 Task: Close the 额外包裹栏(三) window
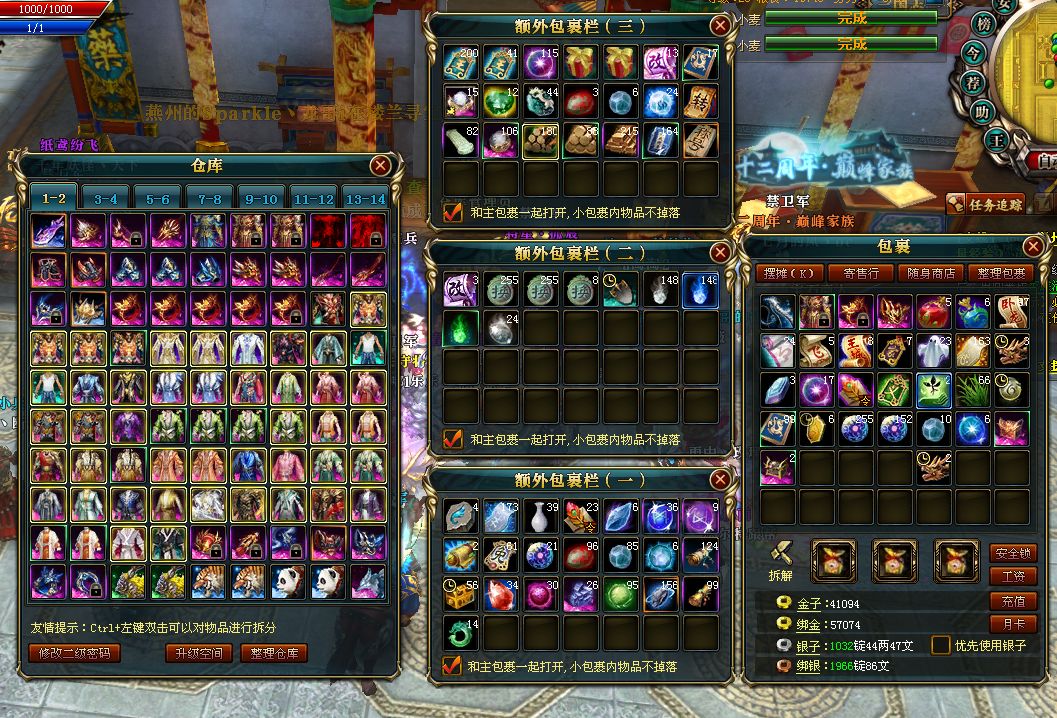pos(719,26)
